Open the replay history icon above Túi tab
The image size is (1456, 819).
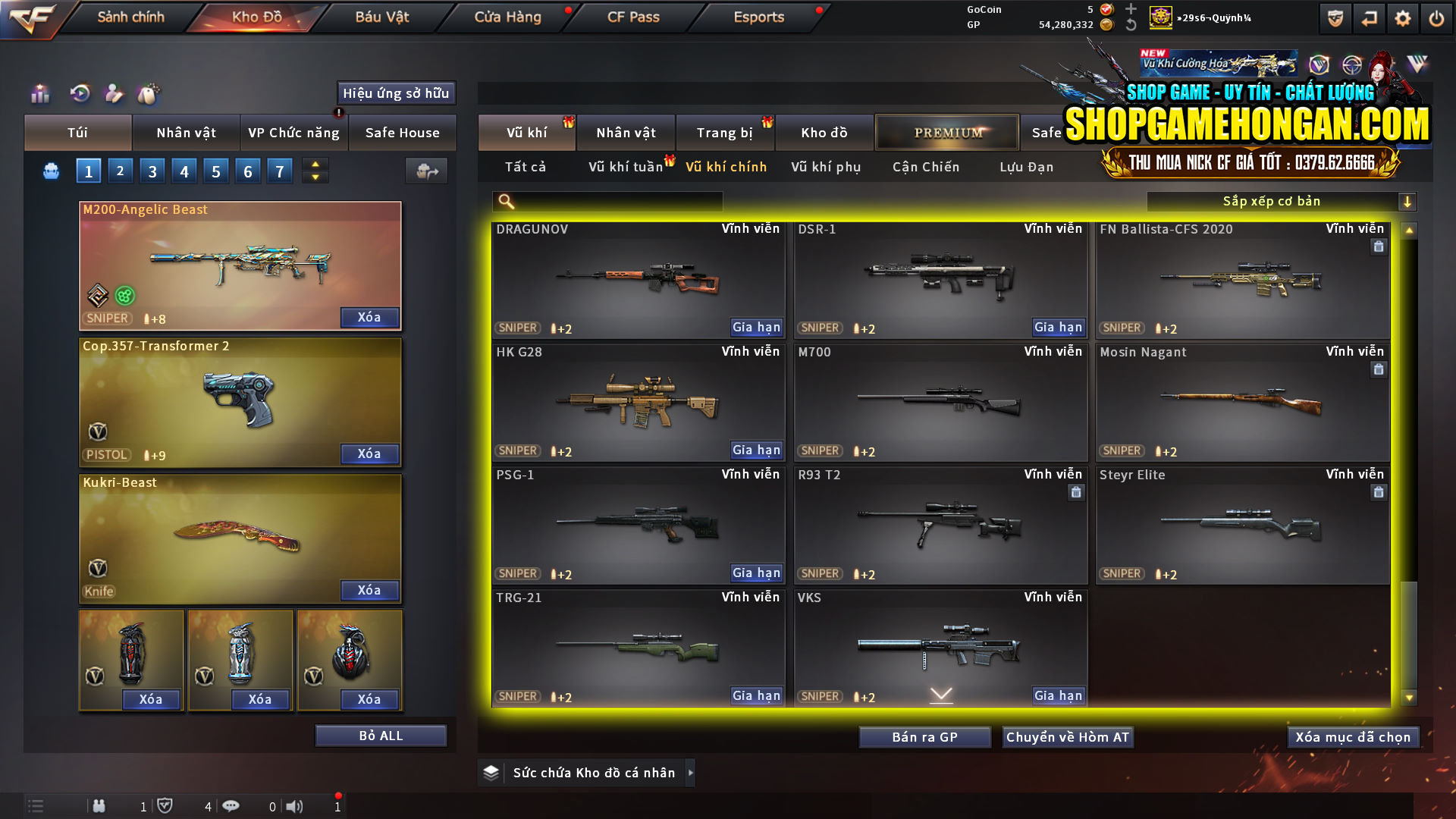coord(79,94)
